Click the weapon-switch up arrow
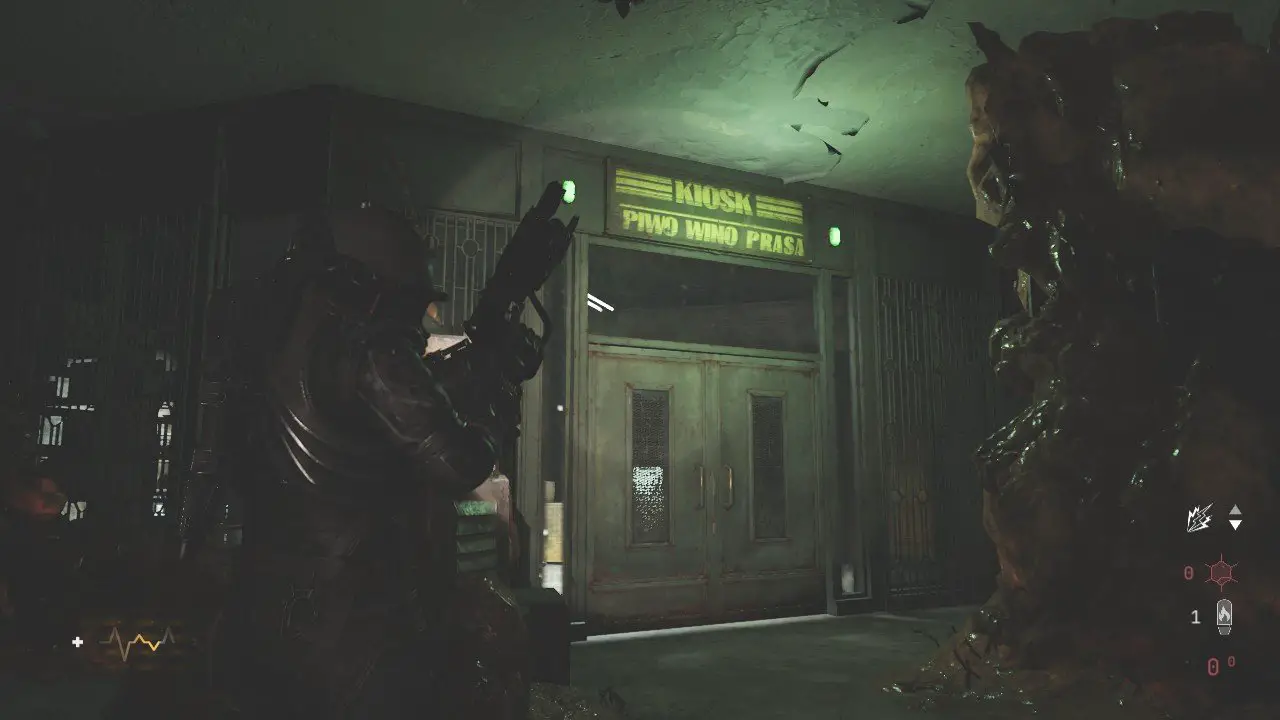The image size is (1280, 720). point(1235,510)
